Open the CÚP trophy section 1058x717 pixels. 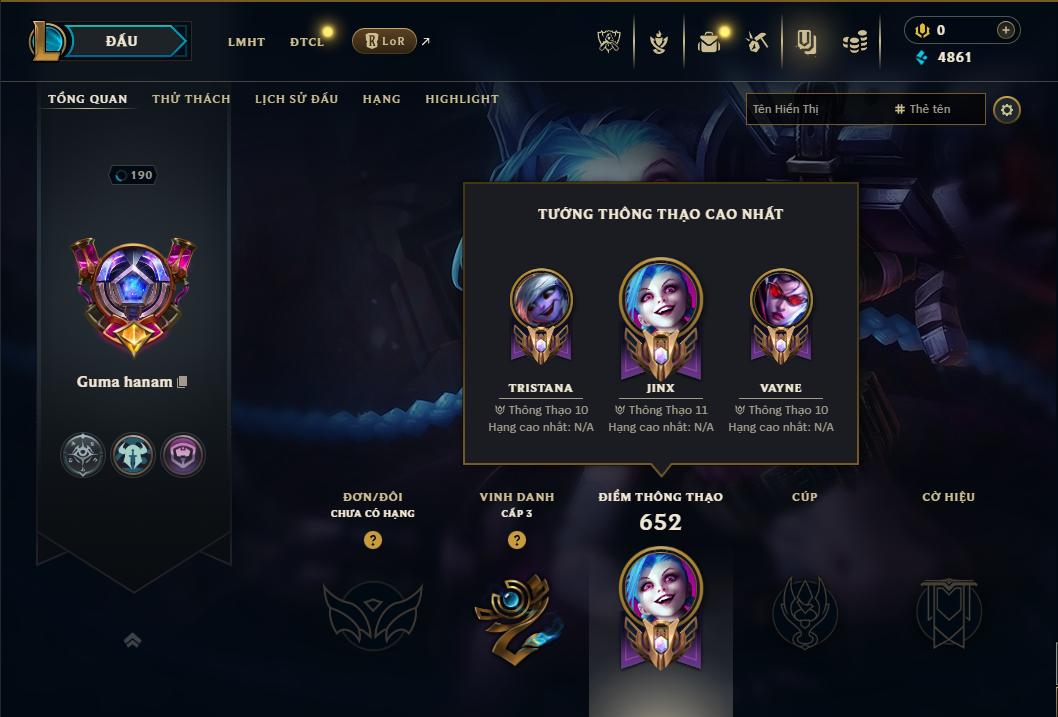point(804,612)
